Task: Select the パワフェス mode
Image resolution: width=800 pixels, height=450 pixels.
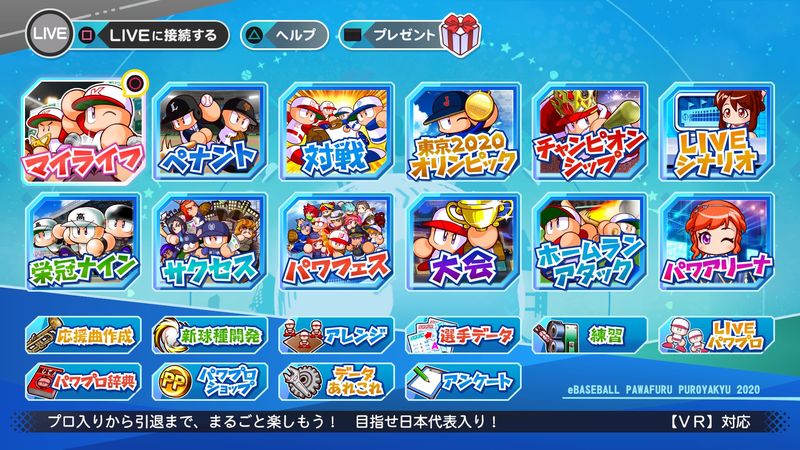Action: [x=336, y=240]
